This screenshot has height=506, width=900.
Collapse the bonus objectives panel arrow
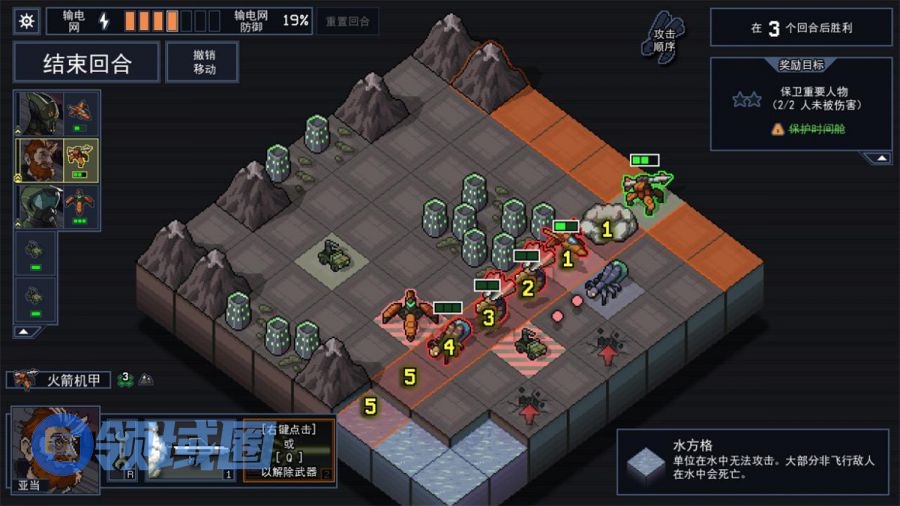tap(878, 157)
